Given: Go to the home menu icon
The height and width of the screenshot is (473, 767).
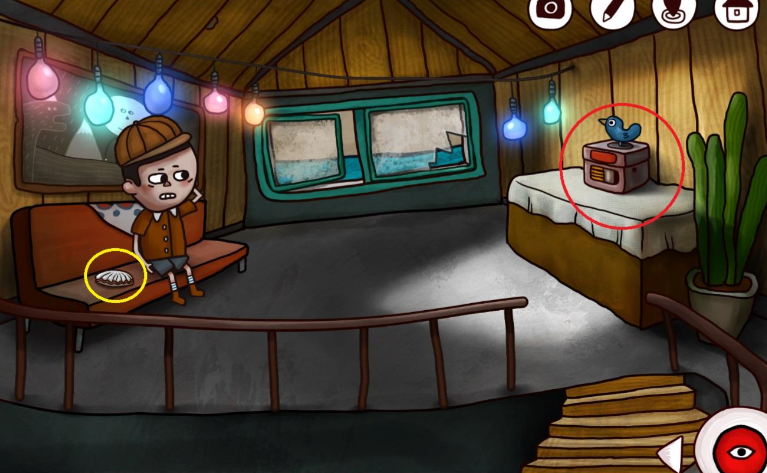Looking at the screenshot, I should coord(735,11).
